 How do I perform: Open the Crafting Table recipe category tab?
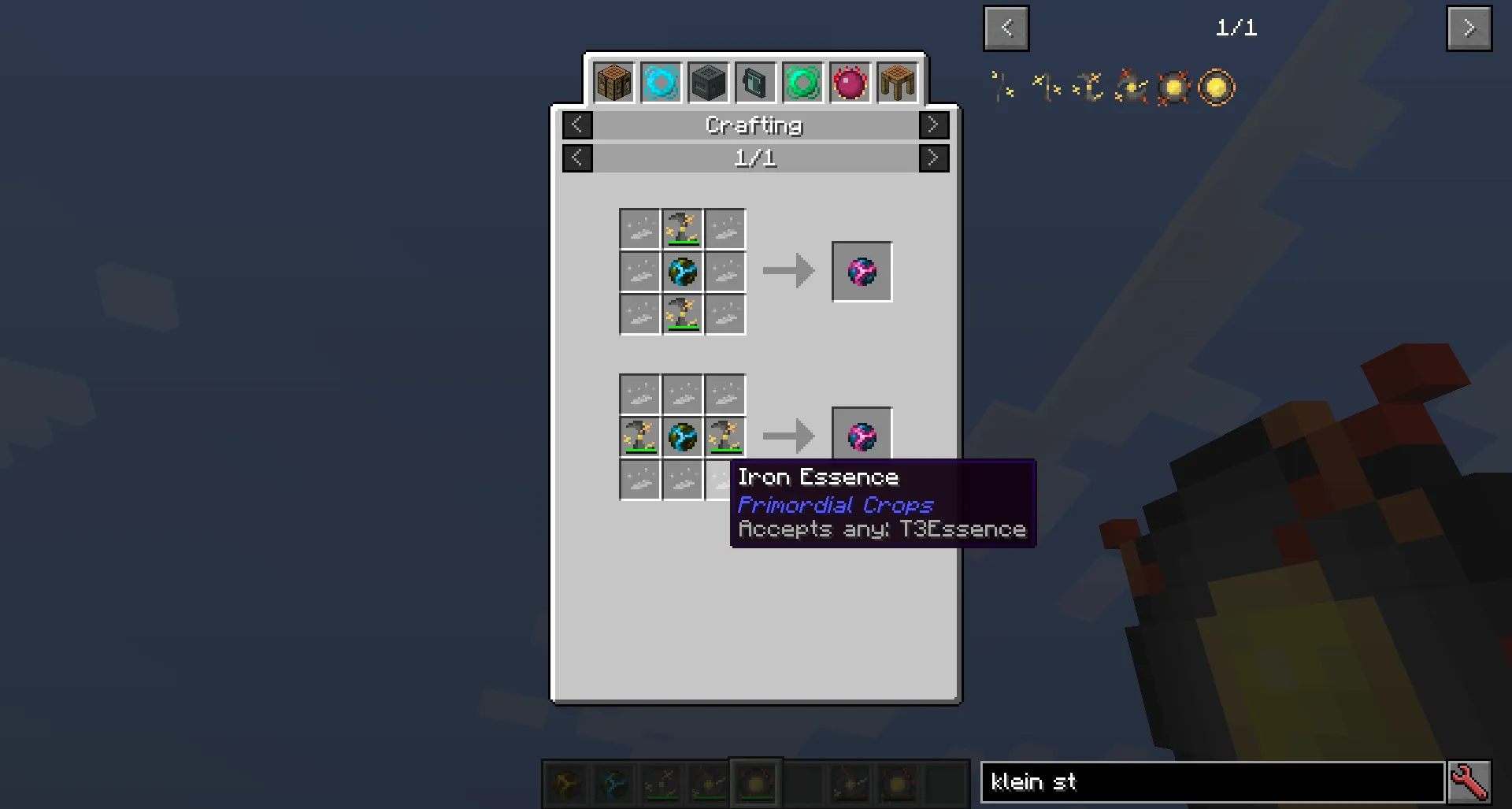coord(613,81)
